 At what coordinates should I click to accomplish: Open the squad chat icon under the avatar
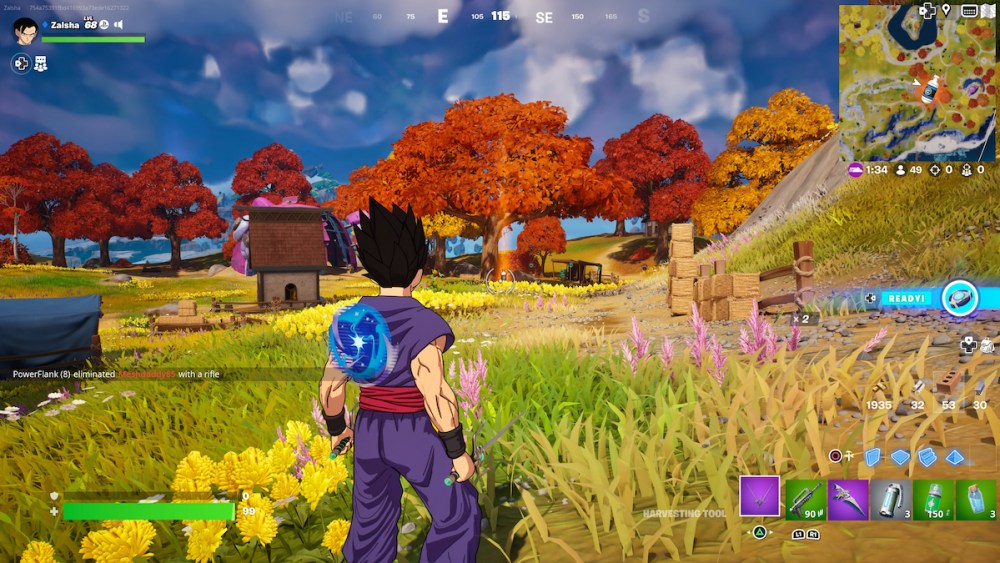click(x=41, y=63)
